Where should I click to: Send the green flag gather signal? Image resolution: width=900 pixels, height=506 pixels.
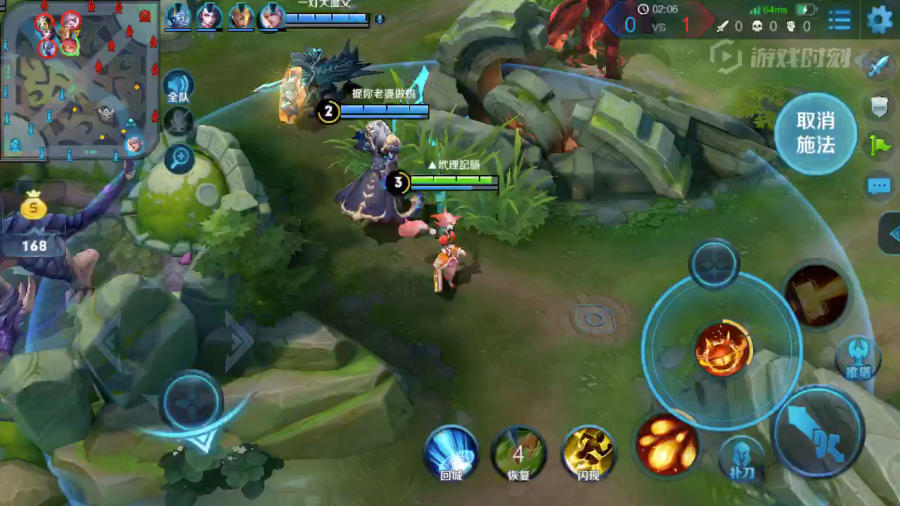tap(879, 145)
